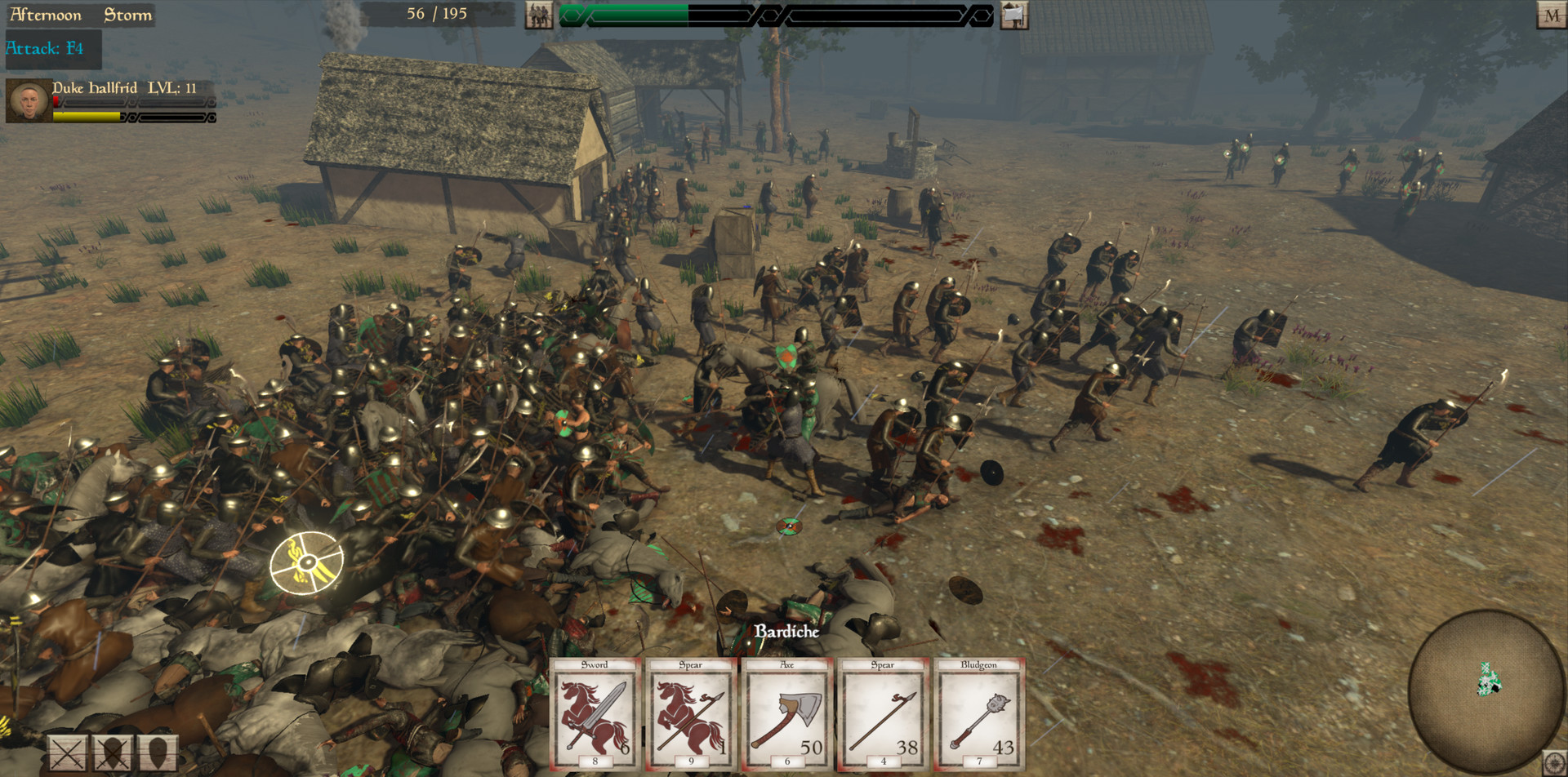Activate the crossed swords stance button
The width and height of the screenshot is (1568, 777).
click(x=68, y=753)
